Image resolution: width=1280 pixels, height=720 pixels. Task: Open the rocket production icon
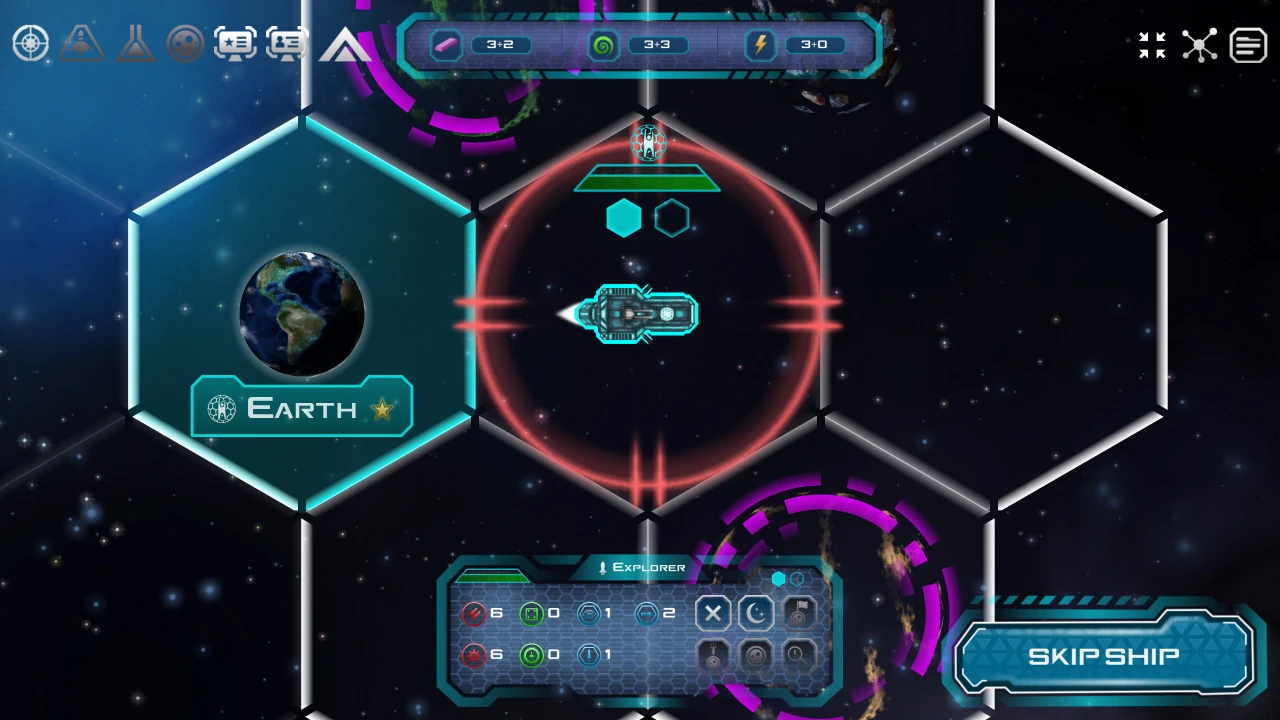pos(82,43)
